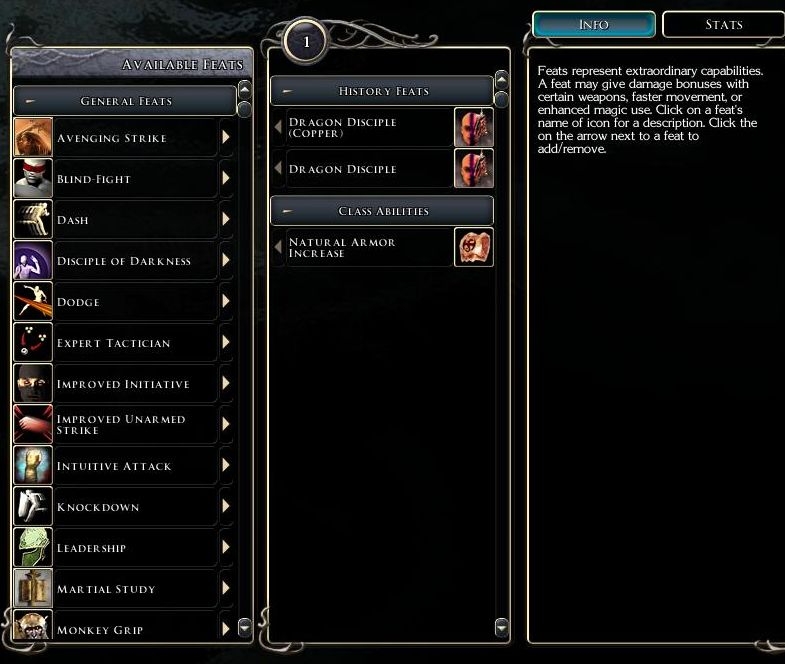This screenshot has width=785, height=664.
Task: Collapse the Class Abilities section
Action: [382, 211]
